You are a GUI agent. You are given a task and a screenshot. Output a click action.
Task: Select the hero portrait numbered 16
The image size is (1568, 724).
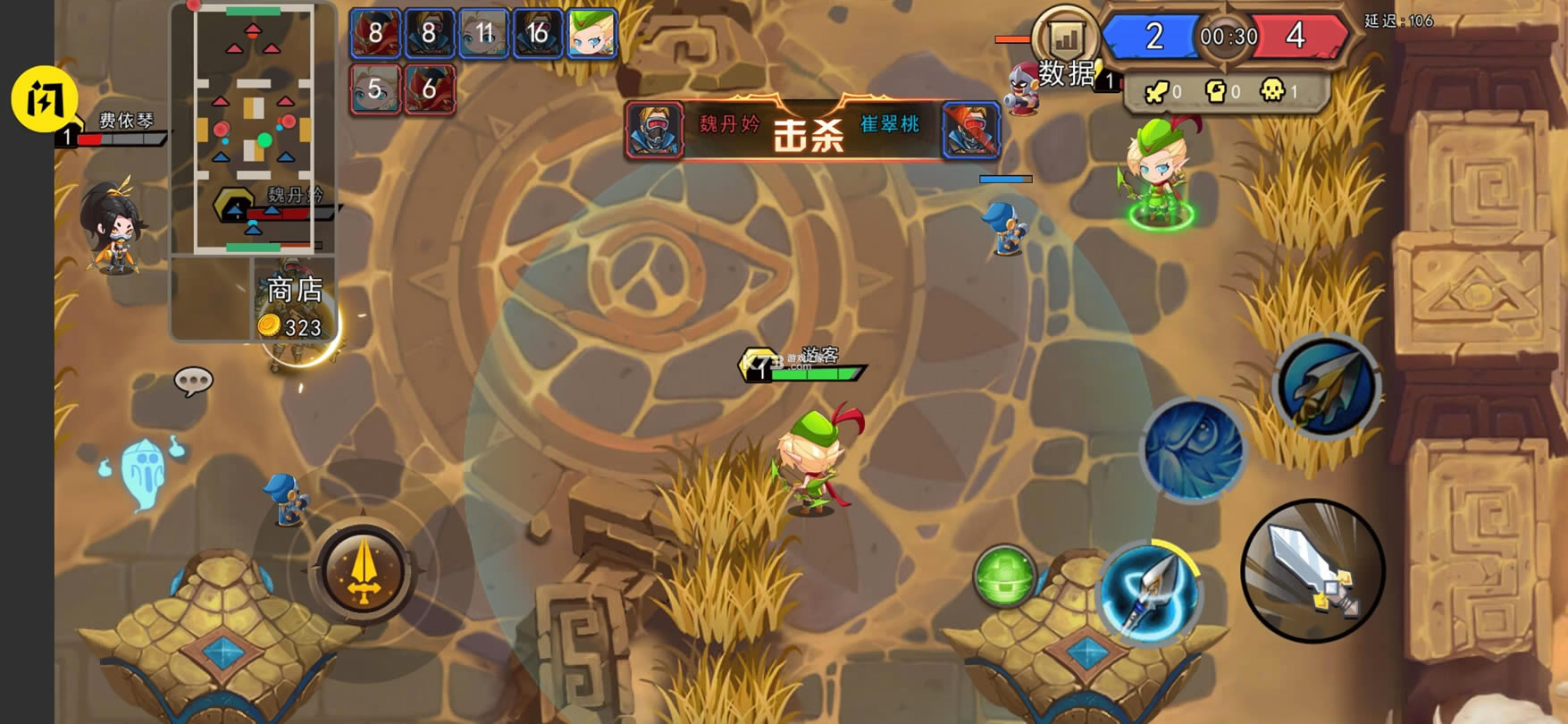(537, 34)
